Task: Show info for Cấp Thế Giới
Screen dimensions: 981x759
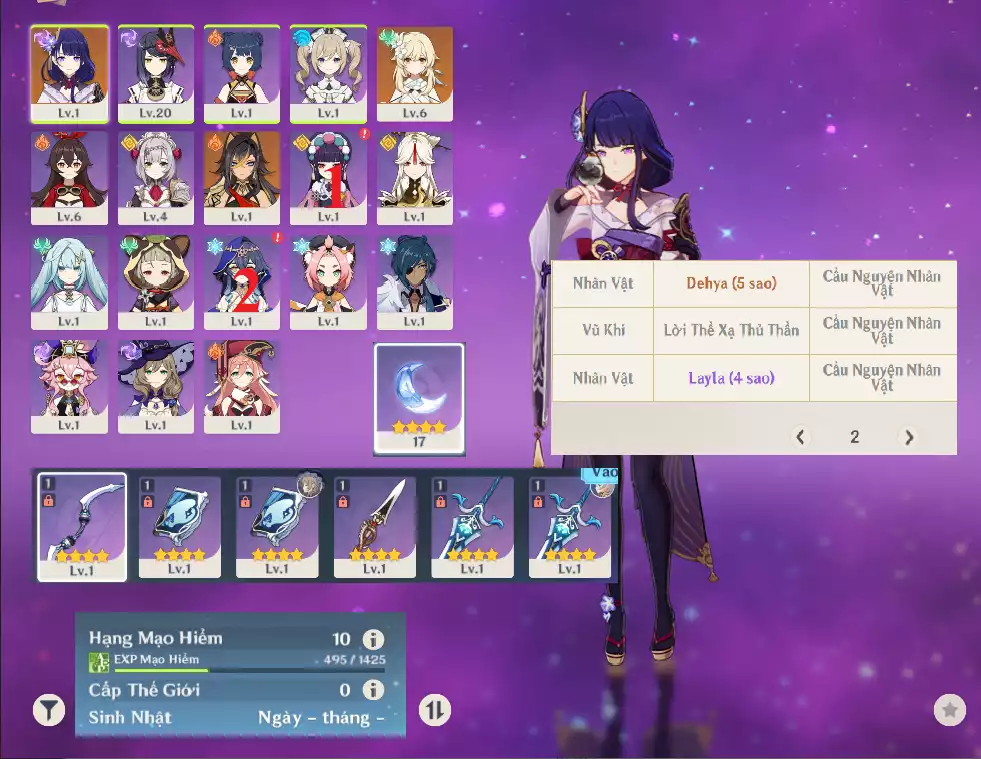Action: tap(373, 690)
